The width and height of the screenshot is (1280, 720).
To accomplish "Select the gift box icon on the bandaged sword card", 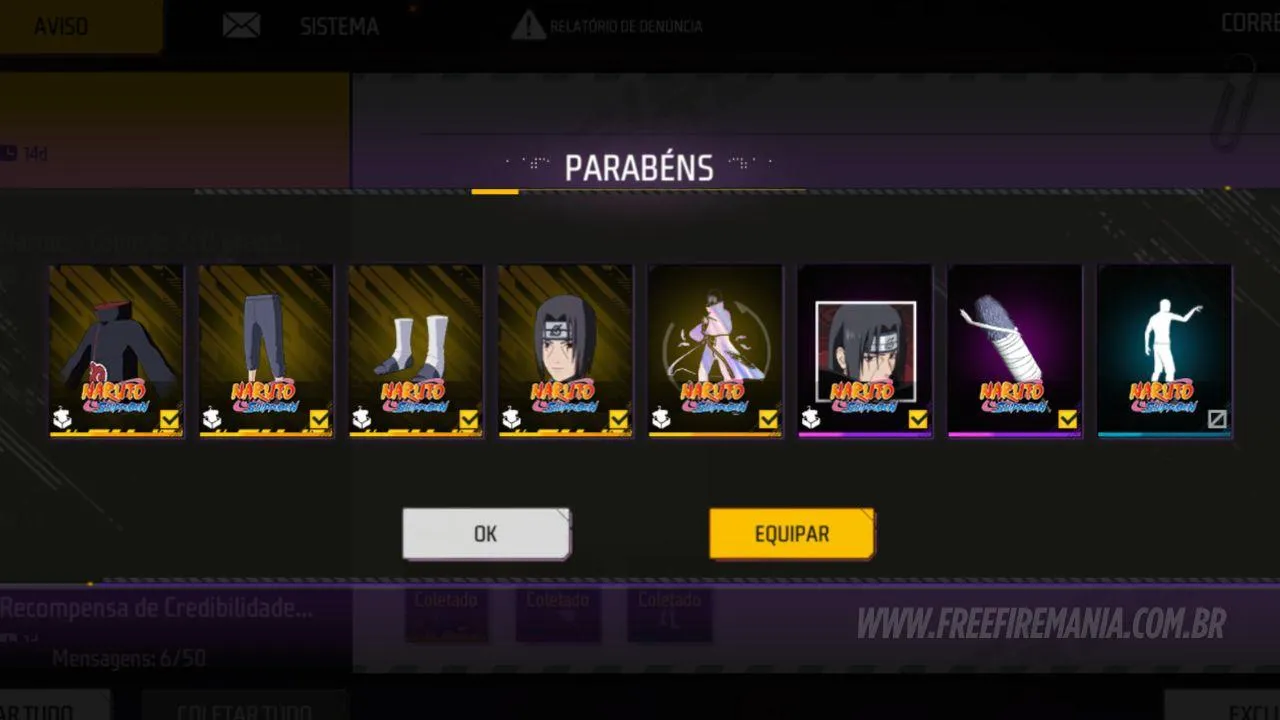I will pyautogui.click(x=960, y=420).
